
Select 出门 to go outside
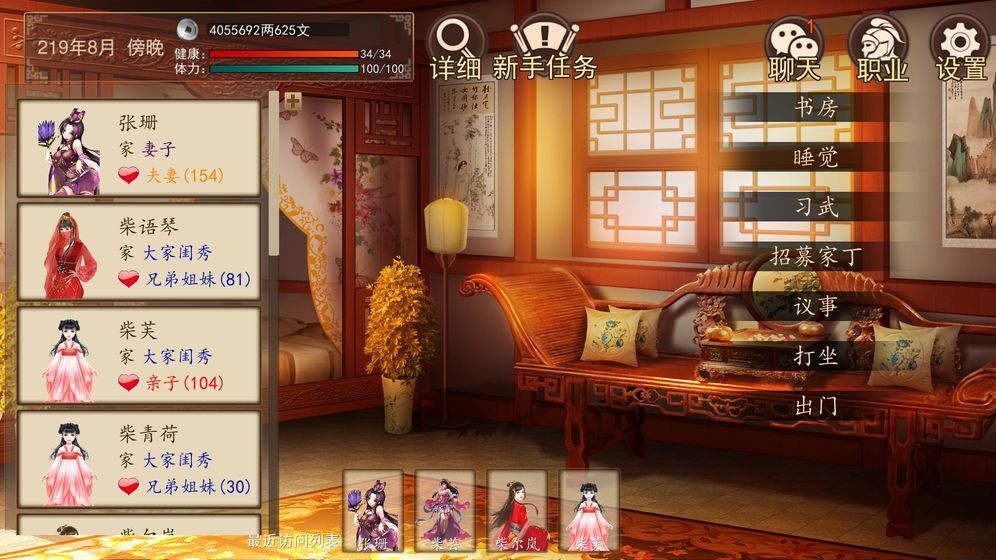point(815,407)
